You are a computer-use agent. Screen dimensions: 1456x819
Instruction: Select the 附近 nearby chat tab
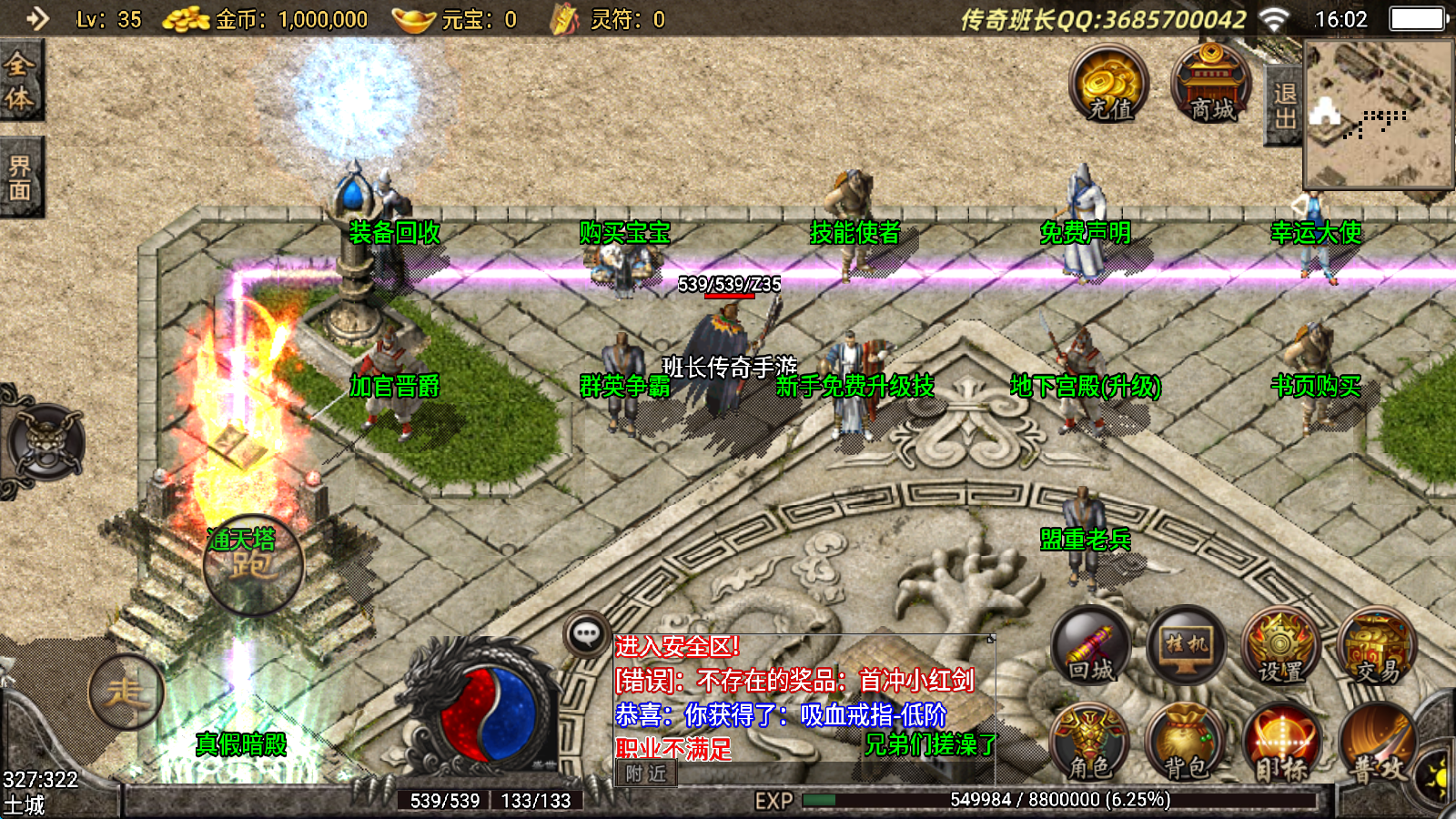point(645,773)
